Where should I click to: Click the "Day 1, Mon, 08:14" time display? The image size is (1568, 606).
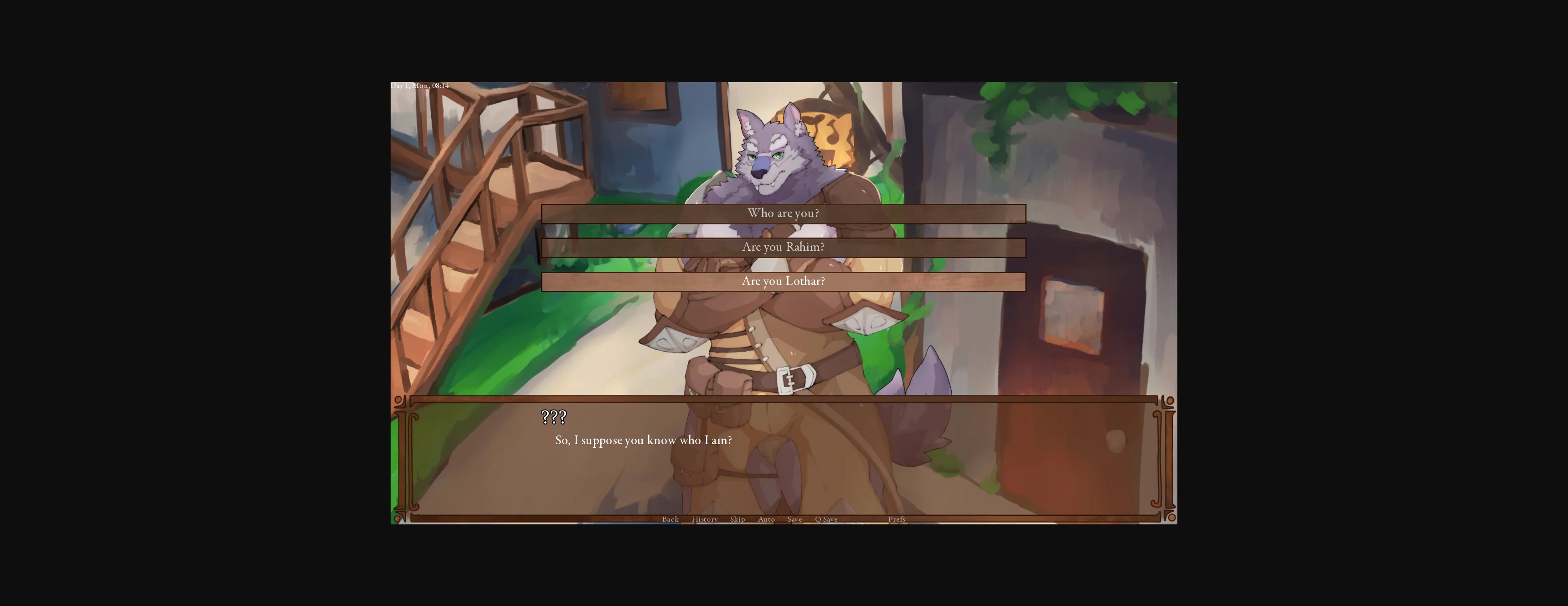tap(419, 85)
